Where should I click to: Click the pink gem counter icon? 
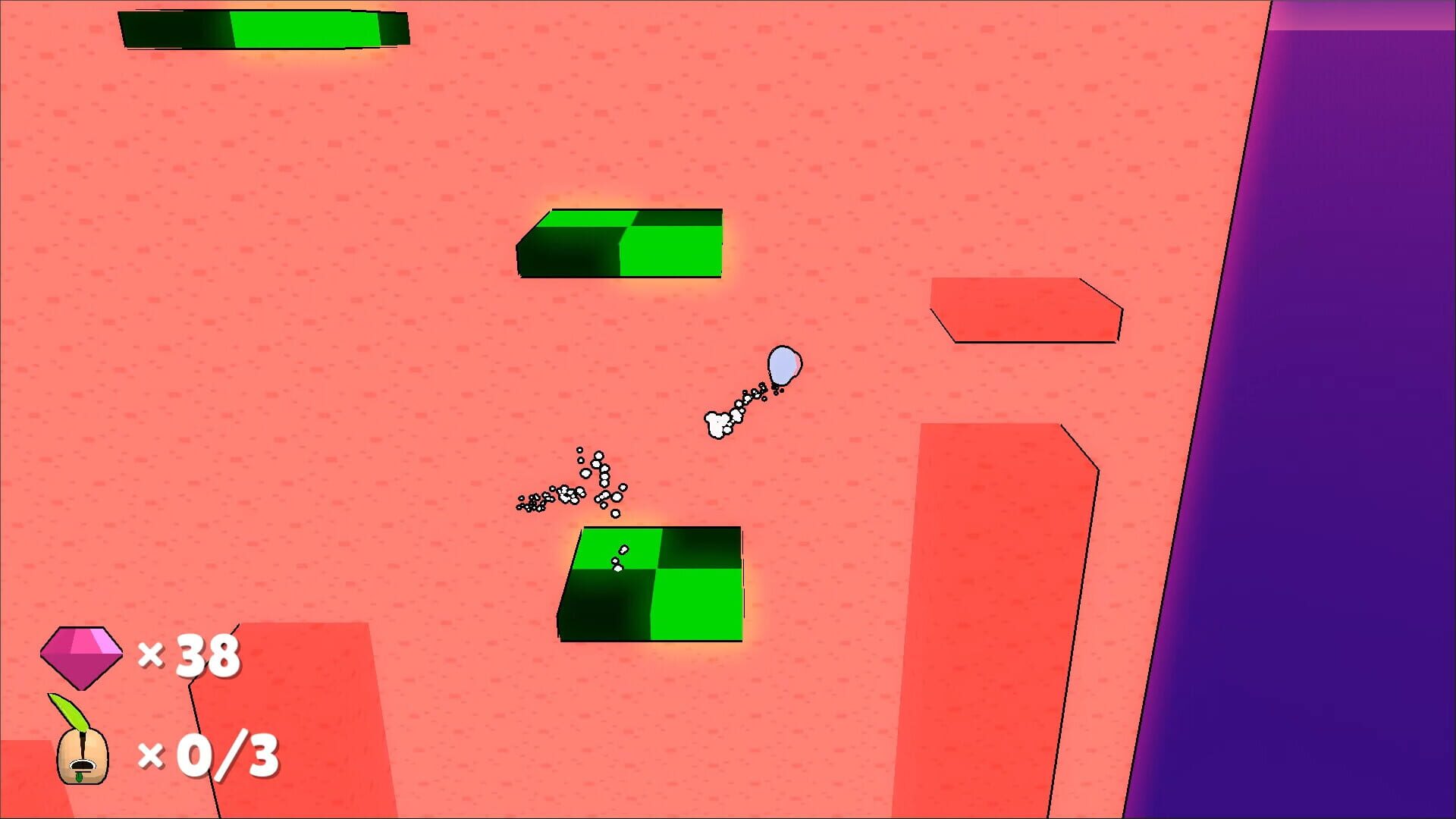click(x=81, y=655)
